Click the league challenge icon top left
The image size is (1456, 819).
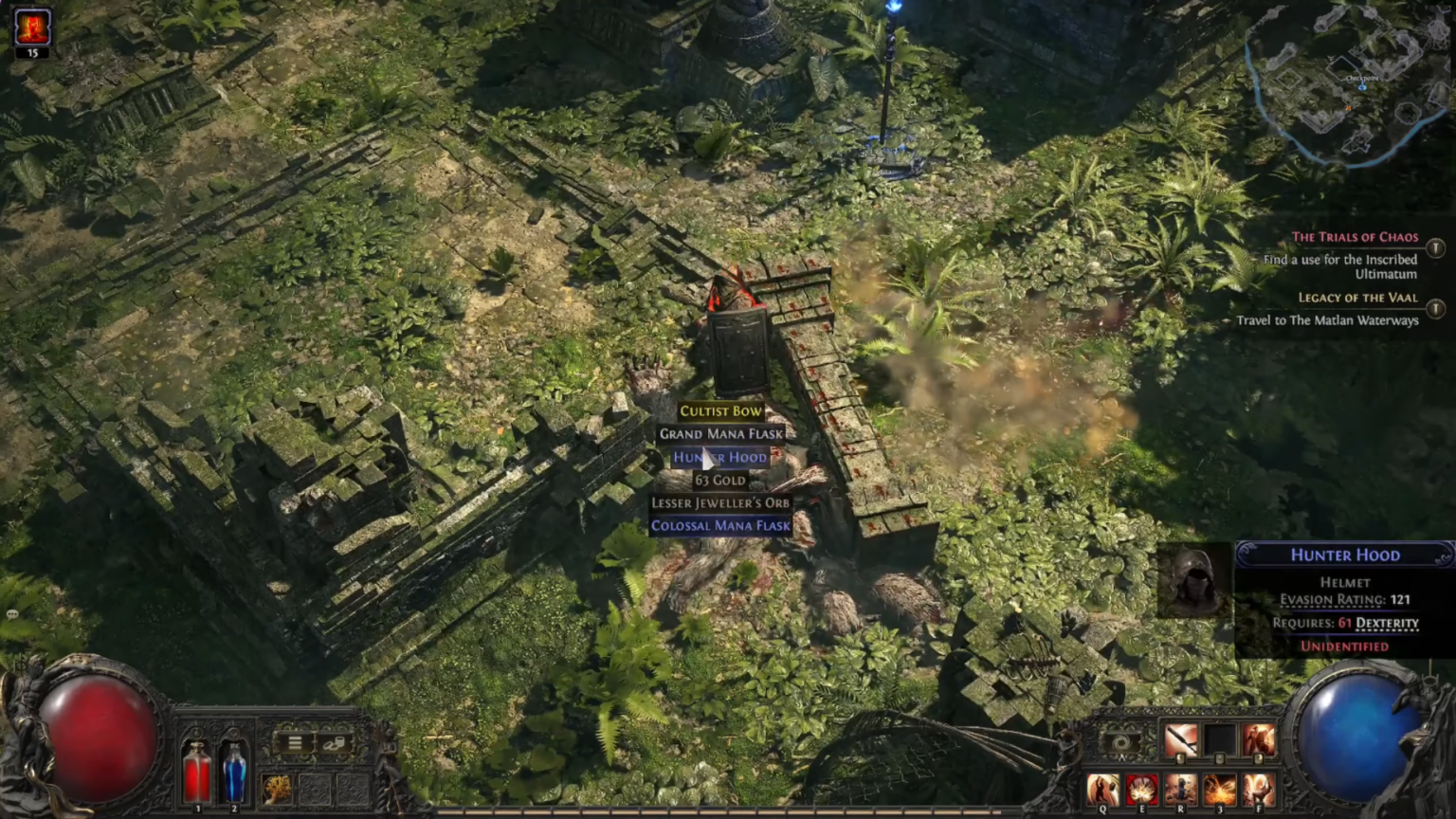click(31, 26)
